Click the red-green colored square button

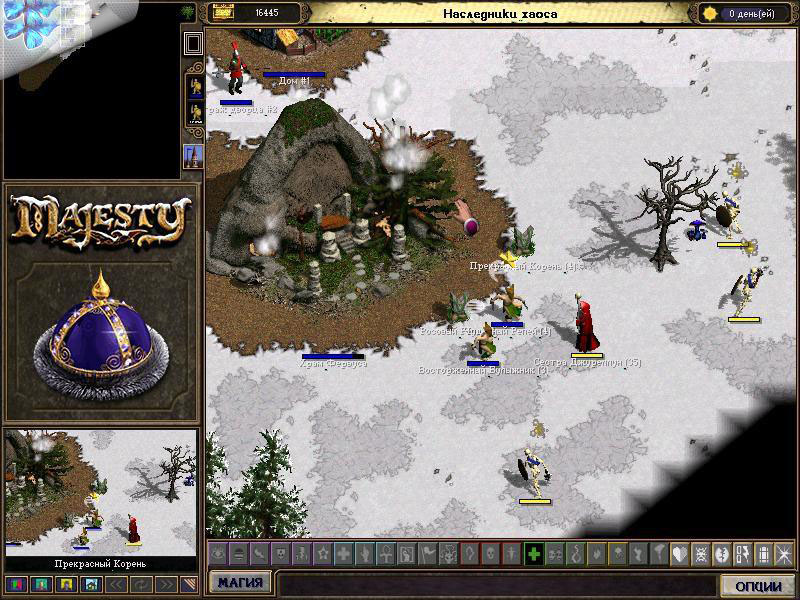click(14, 583)
